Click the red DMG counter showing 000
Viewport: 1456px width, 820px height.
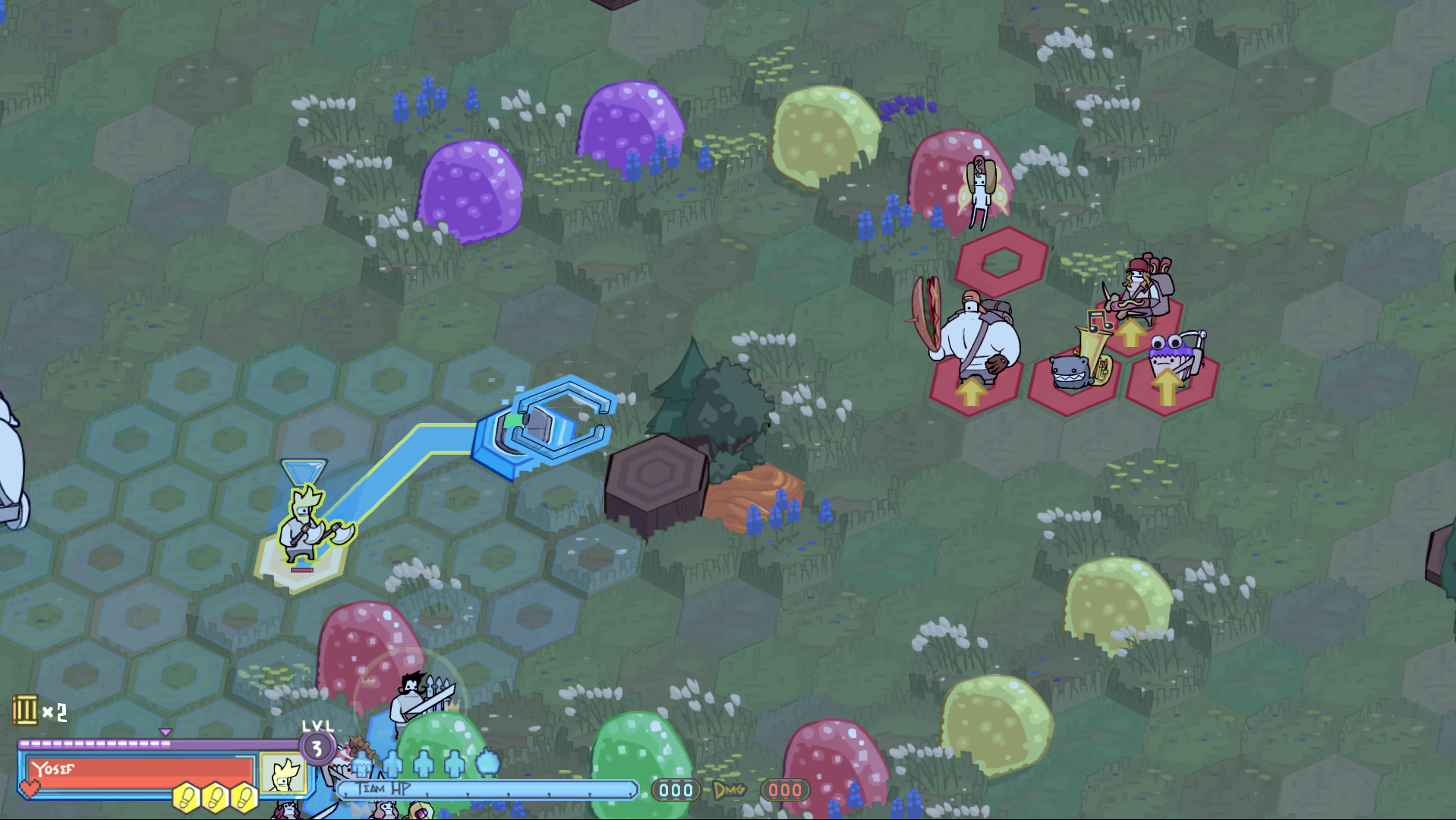click(x=786, y=790)
